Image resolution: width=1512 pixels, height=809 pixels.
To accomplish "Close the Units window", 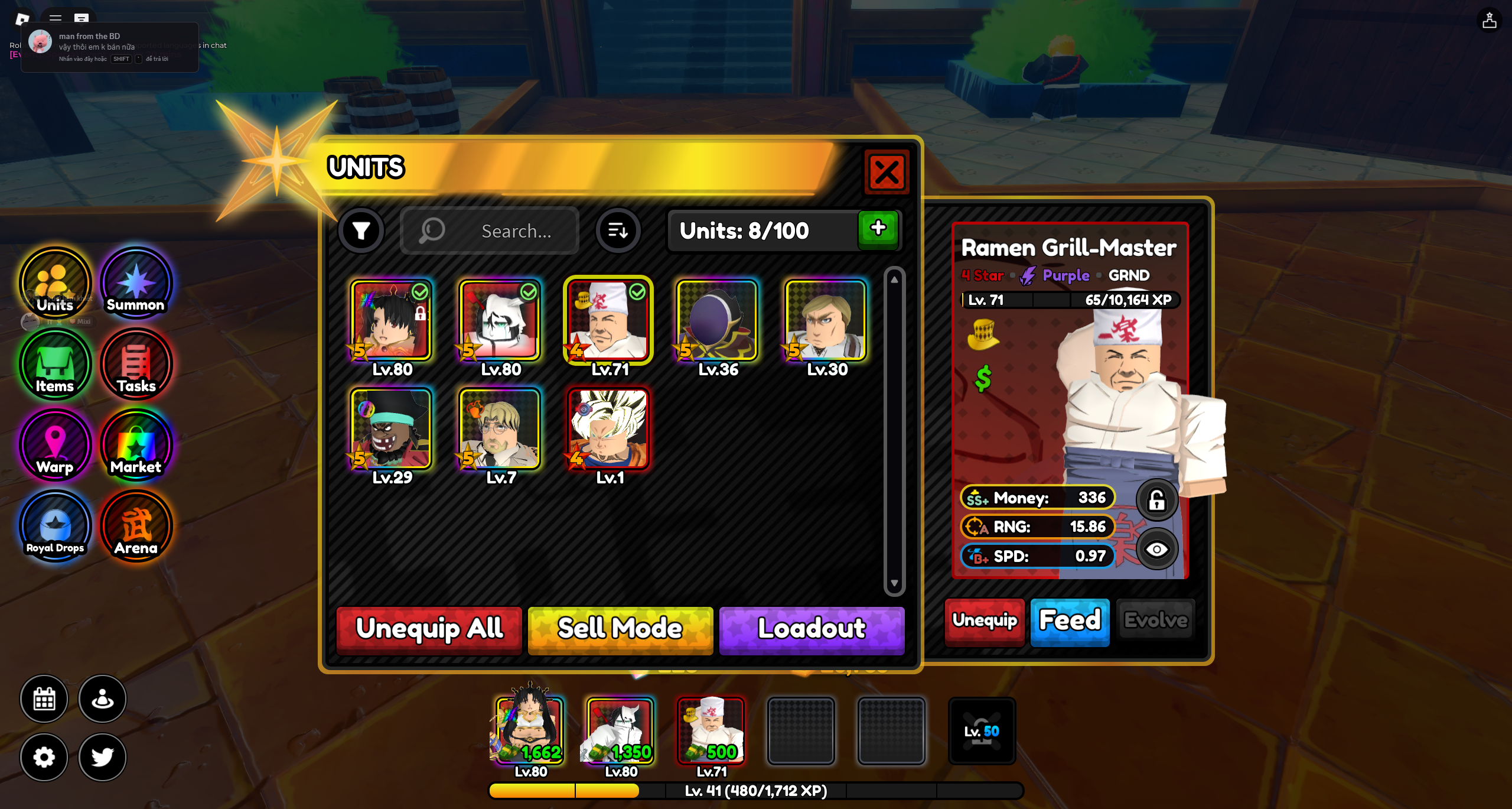I will 886,173.
